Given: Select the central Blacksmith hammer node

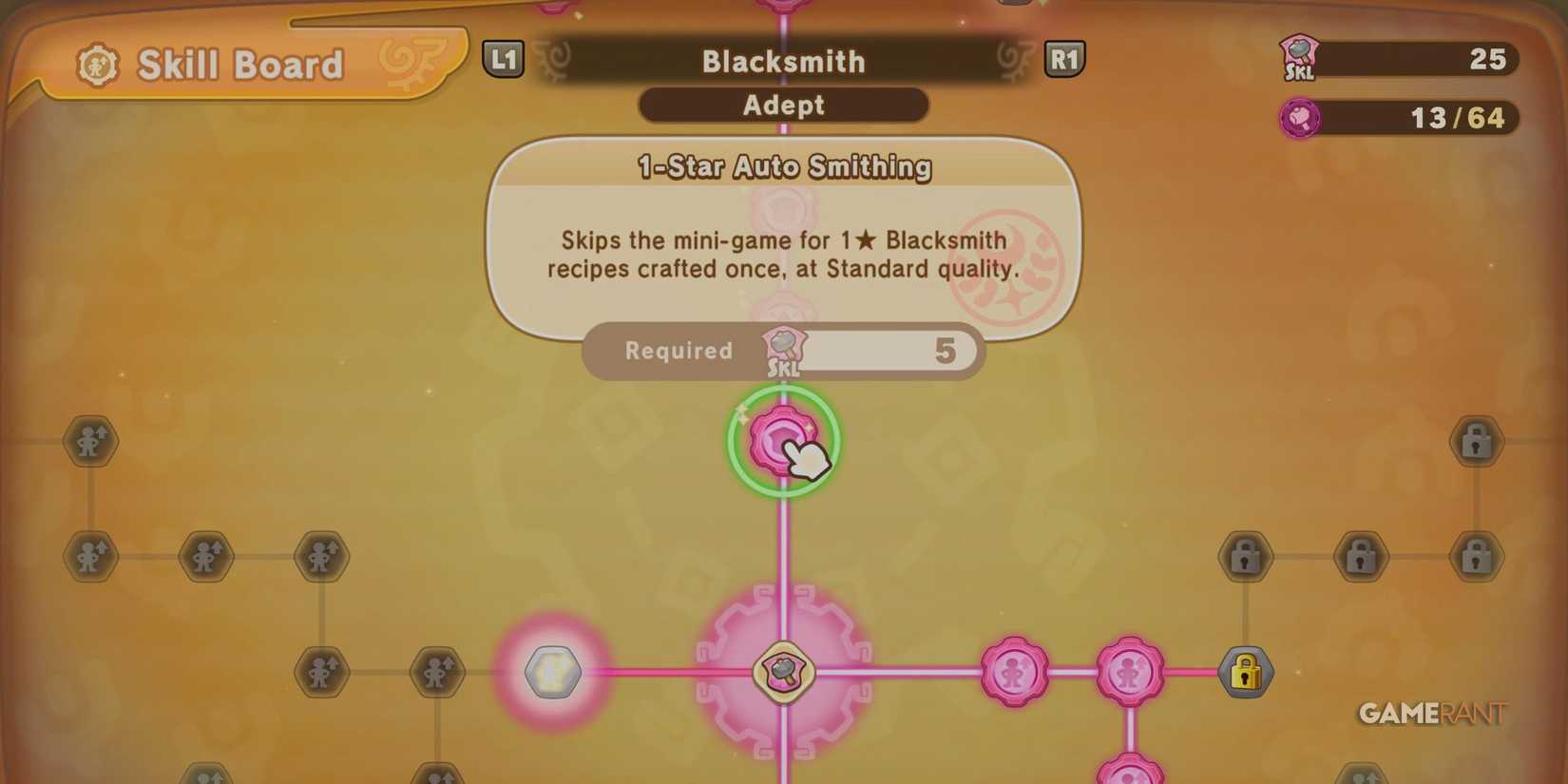Looking at the screenshot, I should (x=782, y=670).
